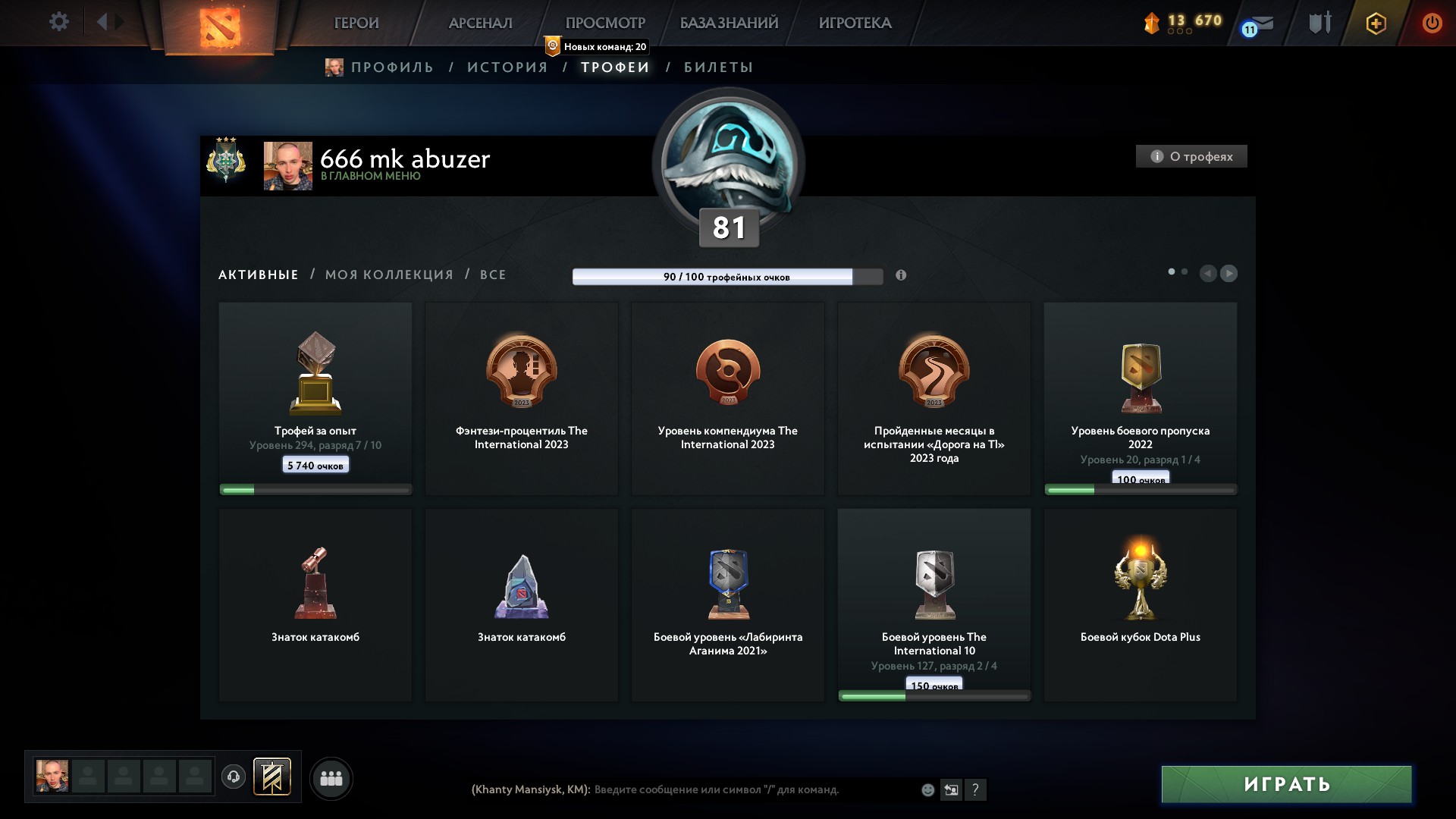The image size is (1456, 819).
Task: Start matchmaking with the Играть button
Action: tap(1286, 784)
